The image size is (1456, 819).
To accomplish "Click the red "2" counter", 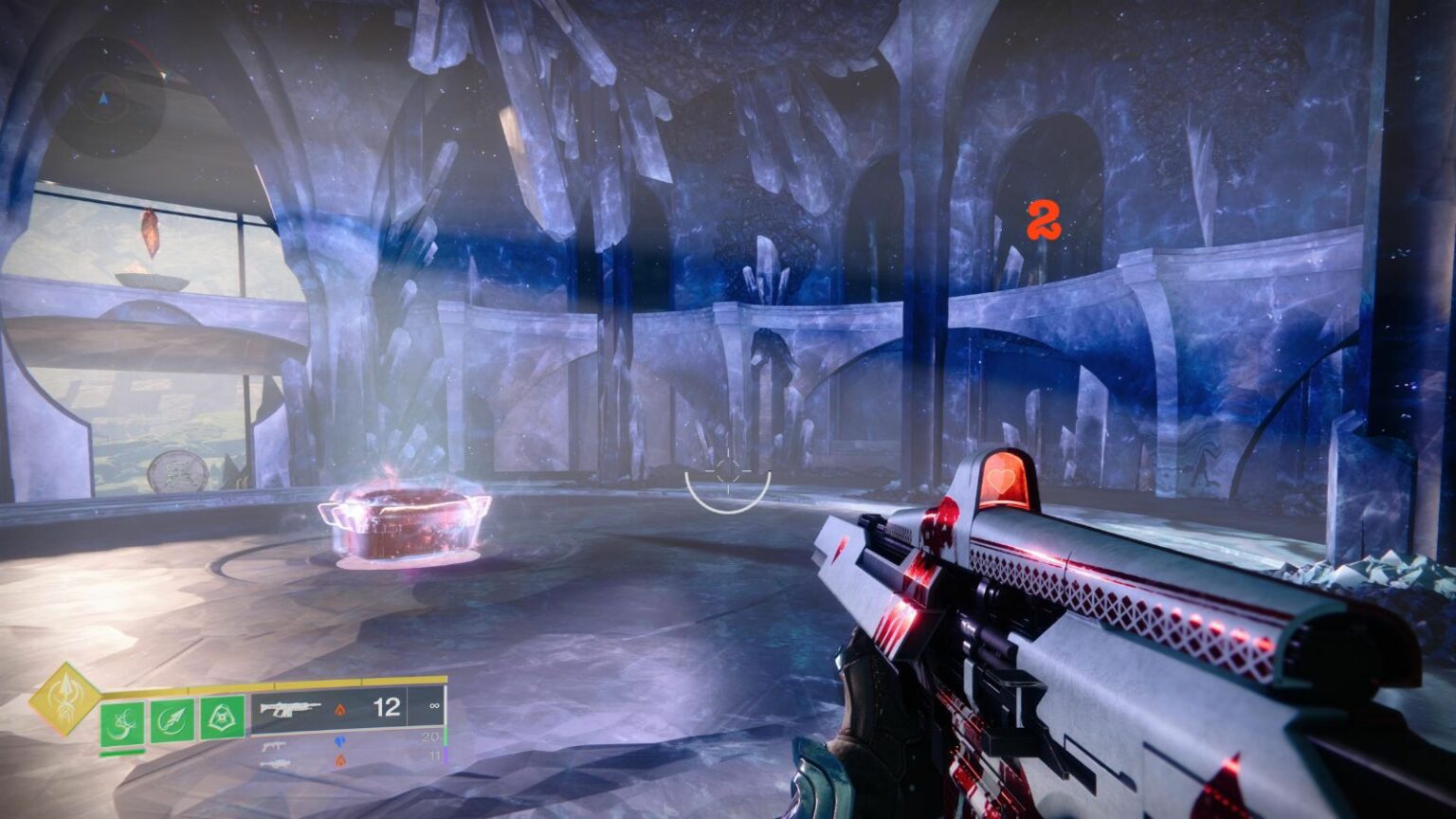I will 1043,220.
